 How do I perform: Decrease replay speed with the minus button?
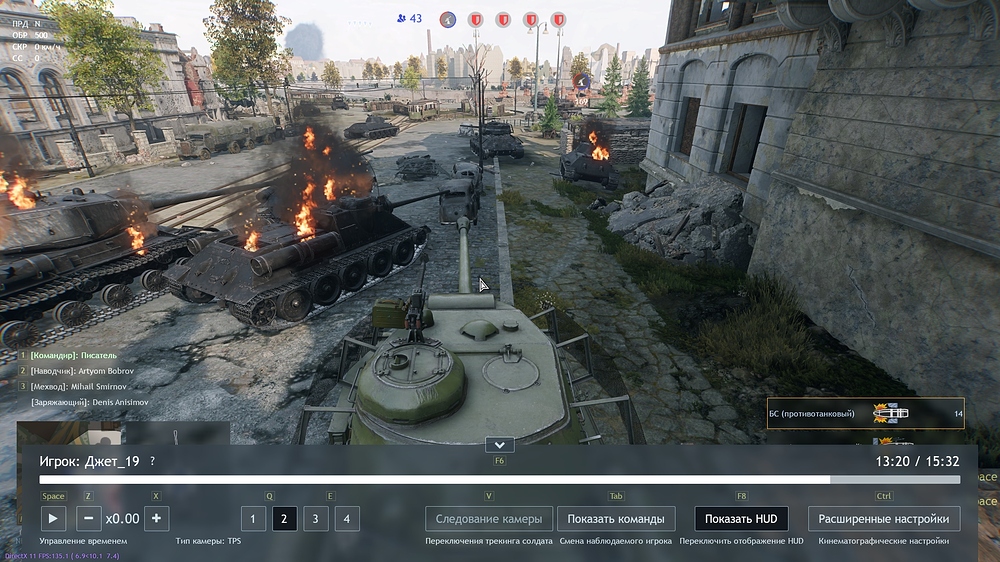click(89, 518)
